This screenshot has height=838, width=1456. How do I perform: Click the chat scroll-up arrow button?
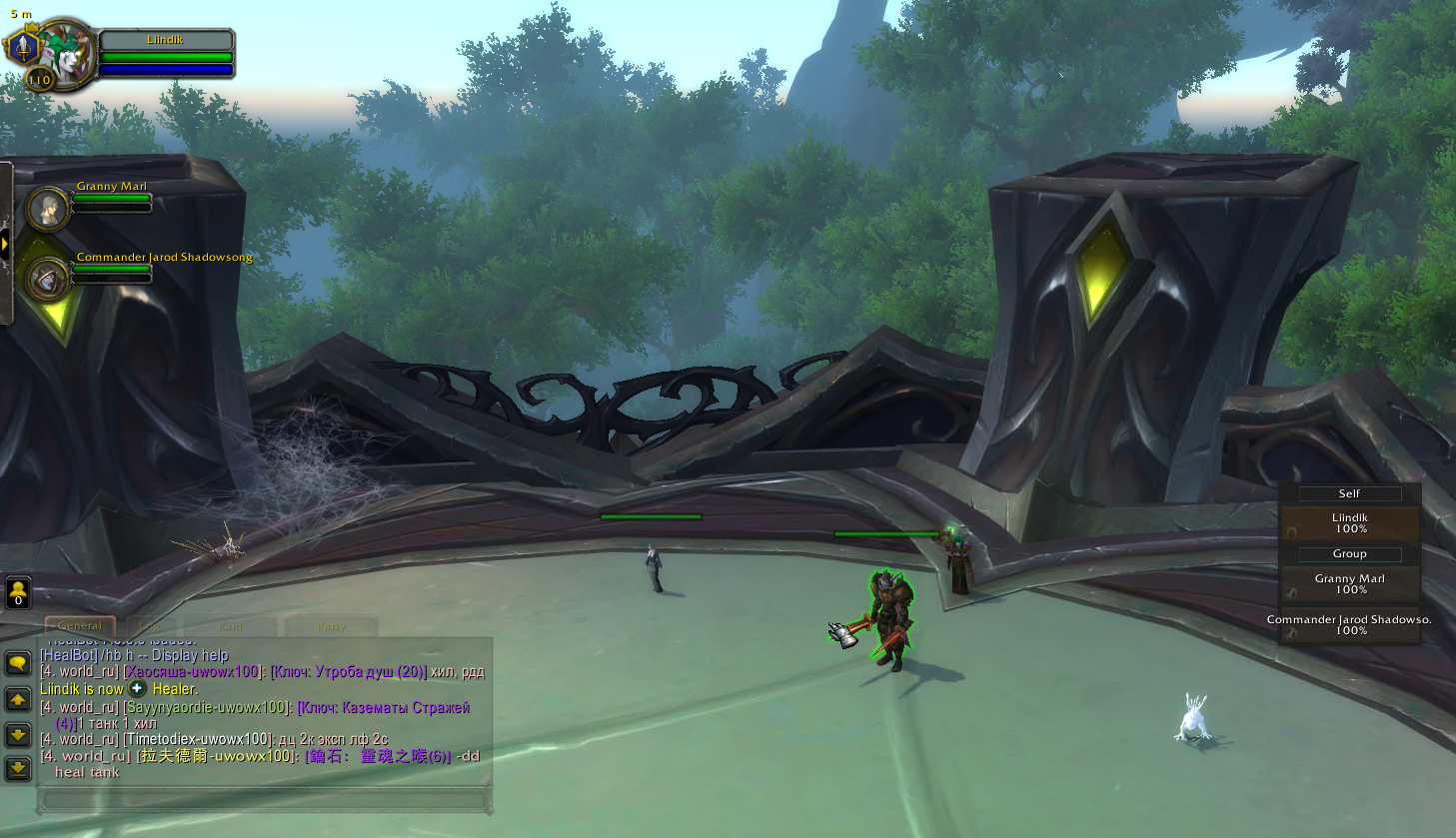pos(18,700)
